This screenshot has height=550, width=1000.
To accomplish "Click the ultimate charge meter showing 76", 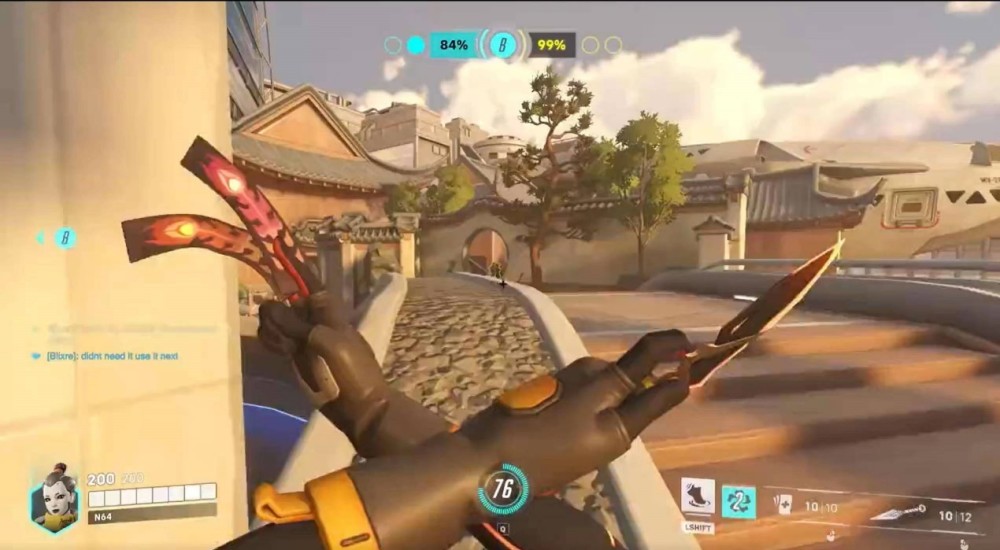I will pyautogui.click(x=502, y=489).
